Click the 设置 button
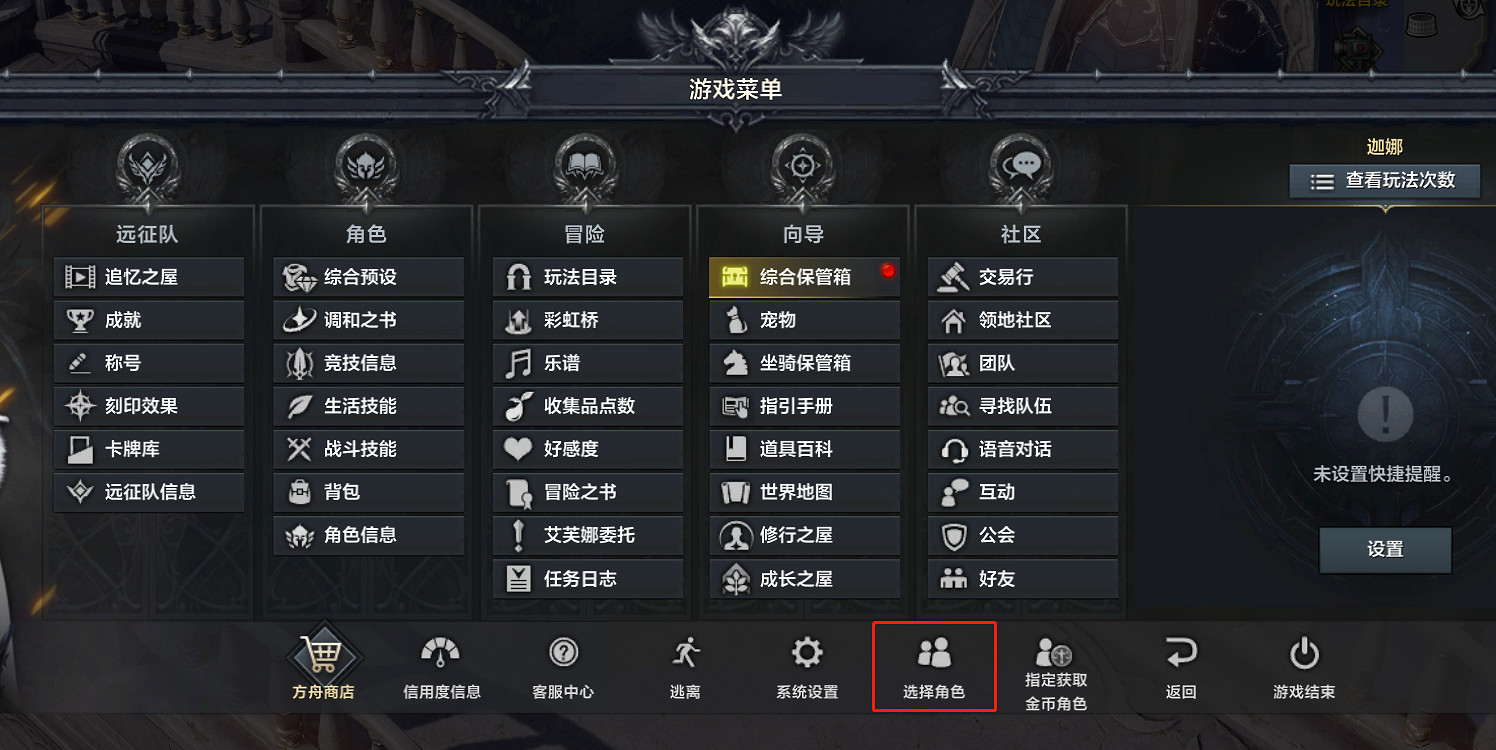 pyautogui.click(x=1384, y=550)
